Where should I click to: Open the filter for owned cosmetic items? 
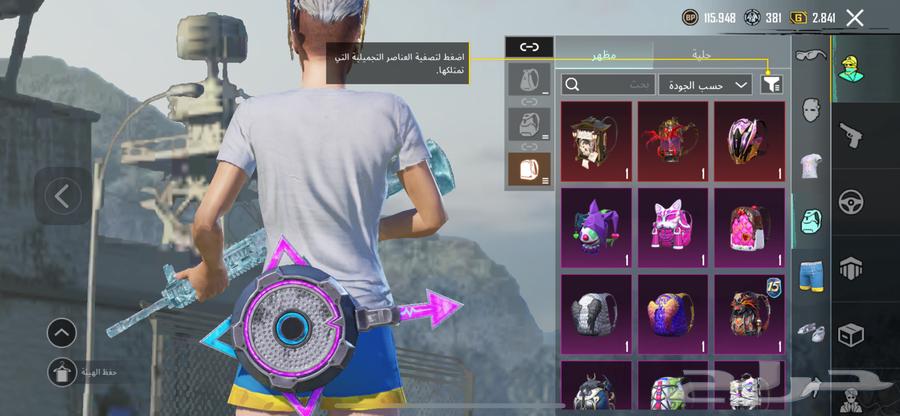pyautogui.click(x=771, y=86)
